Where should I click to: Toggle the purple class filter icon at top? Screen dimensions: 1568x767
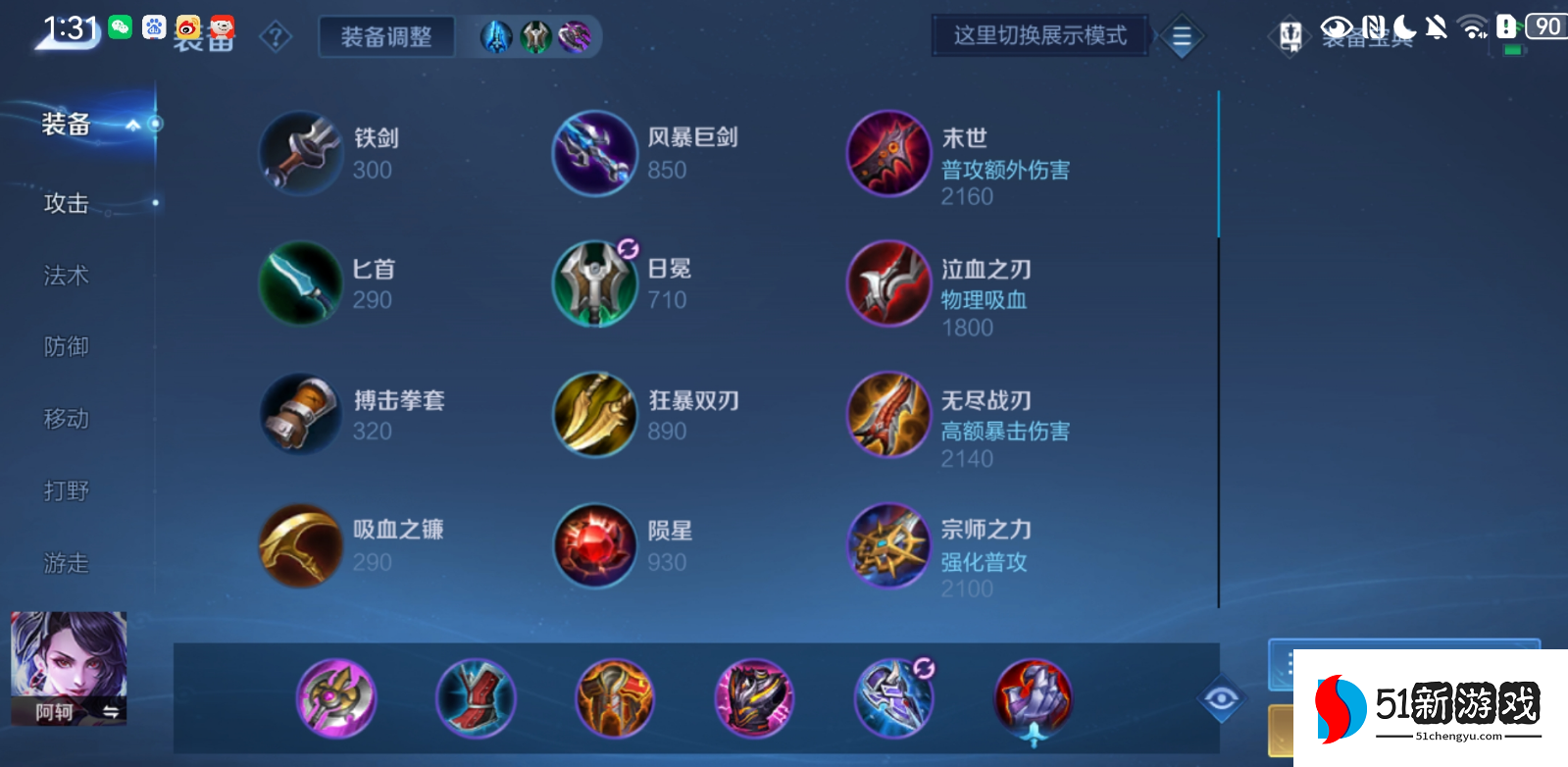click(x=575, y=36)
